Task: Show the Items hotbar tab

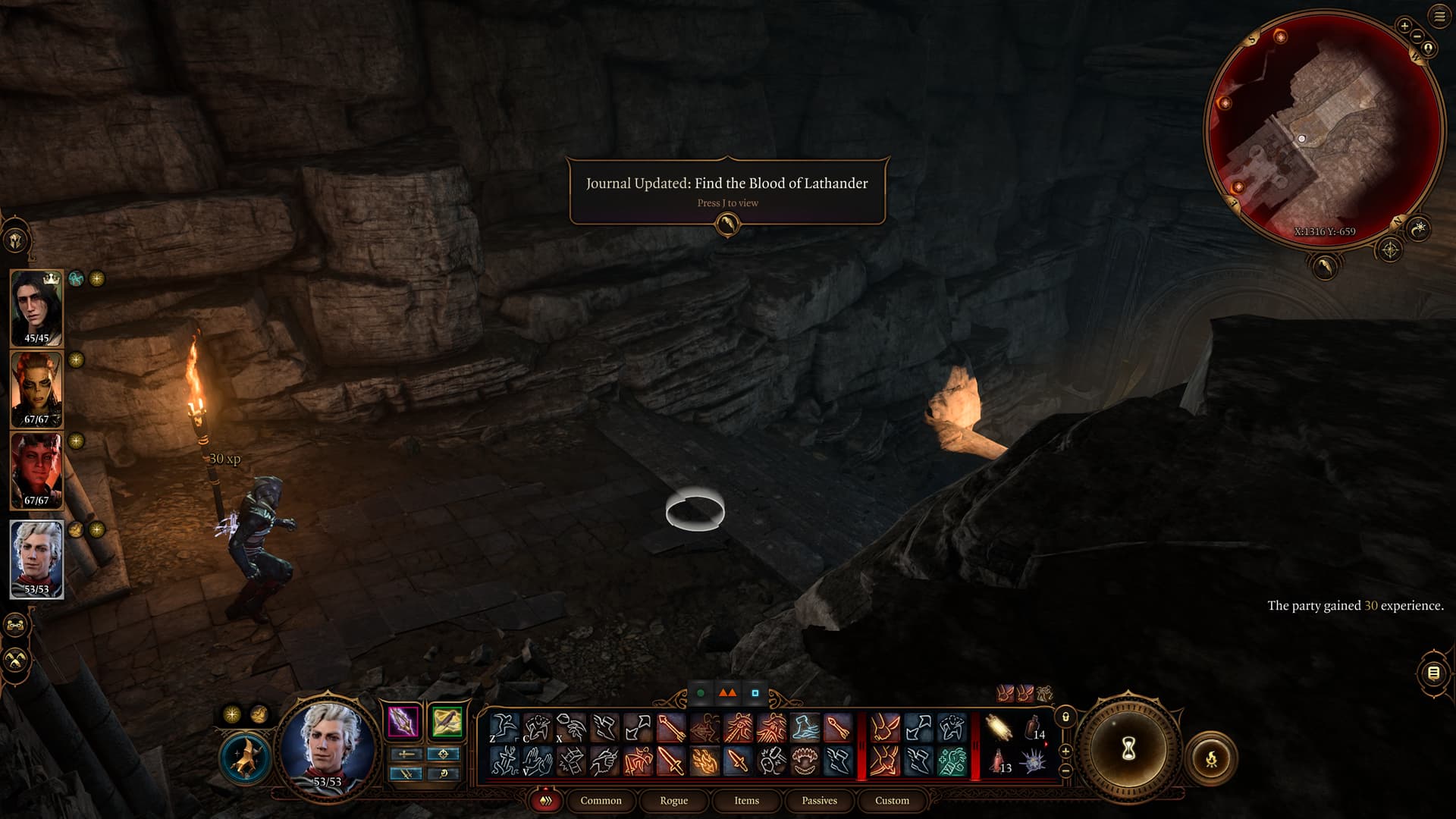Action: click(x=746, y=800)
